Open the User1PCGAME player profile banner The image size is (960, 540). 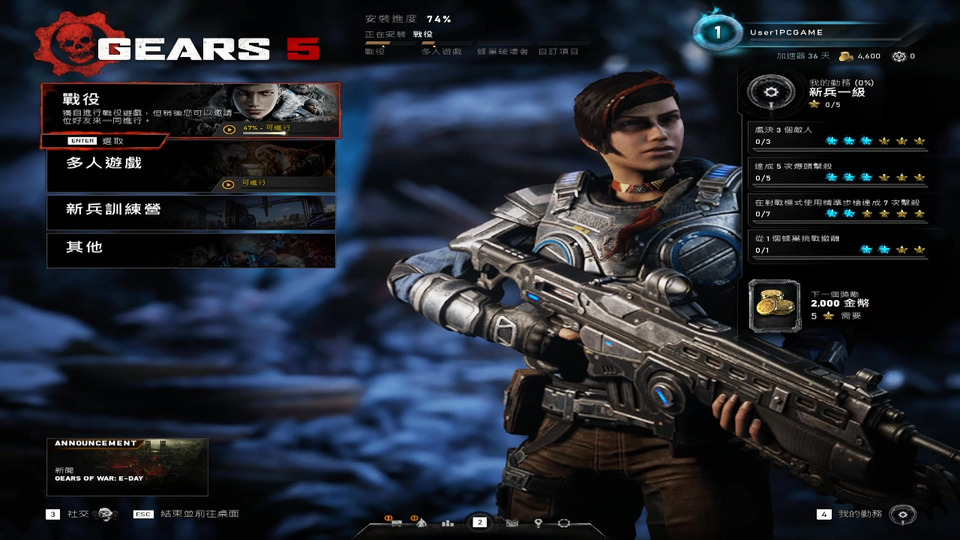(x=800, y=32)
